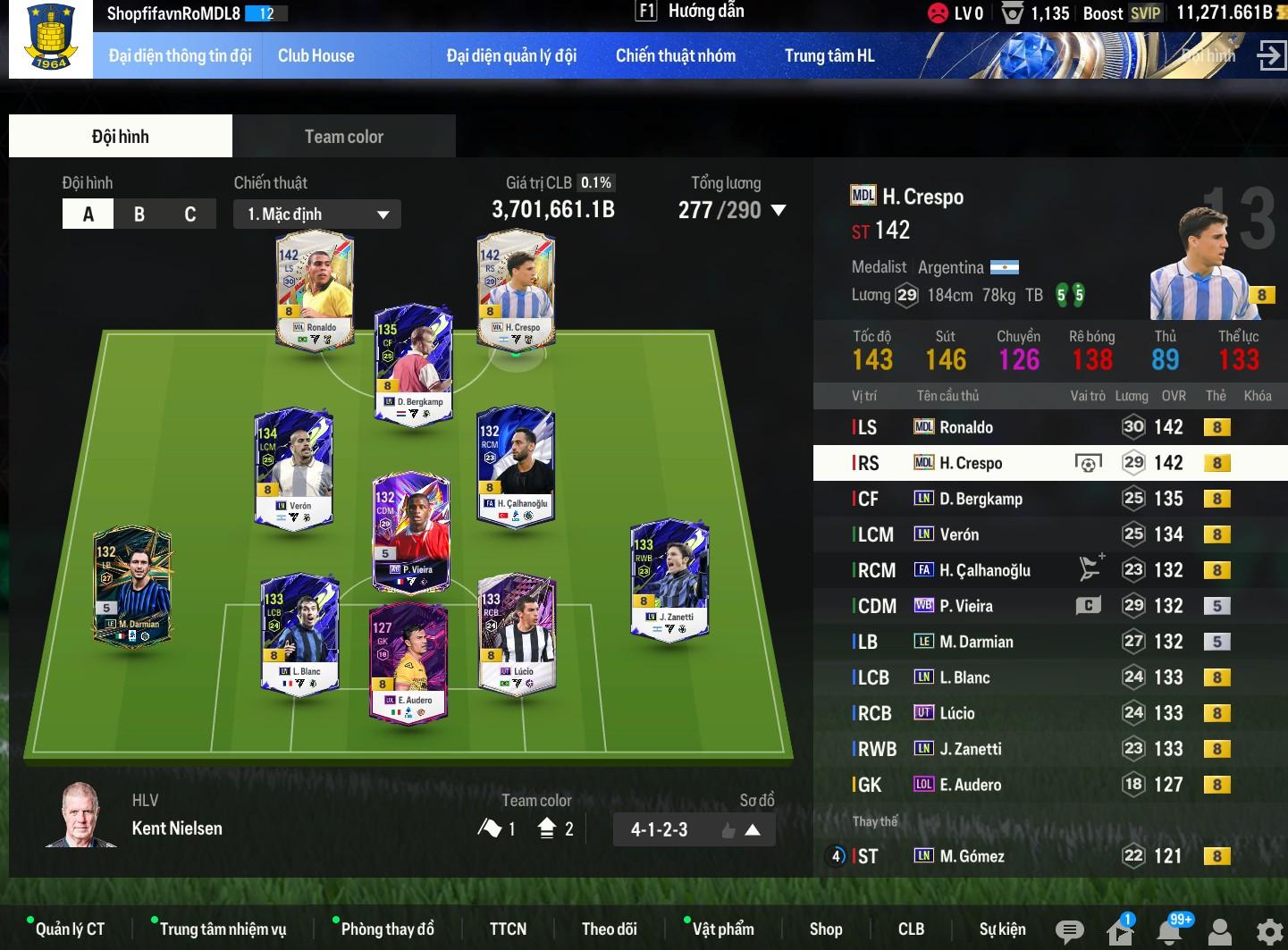Go to Trung tâm HL
This screenshot has height=950, width=1288.
[829, 55]
